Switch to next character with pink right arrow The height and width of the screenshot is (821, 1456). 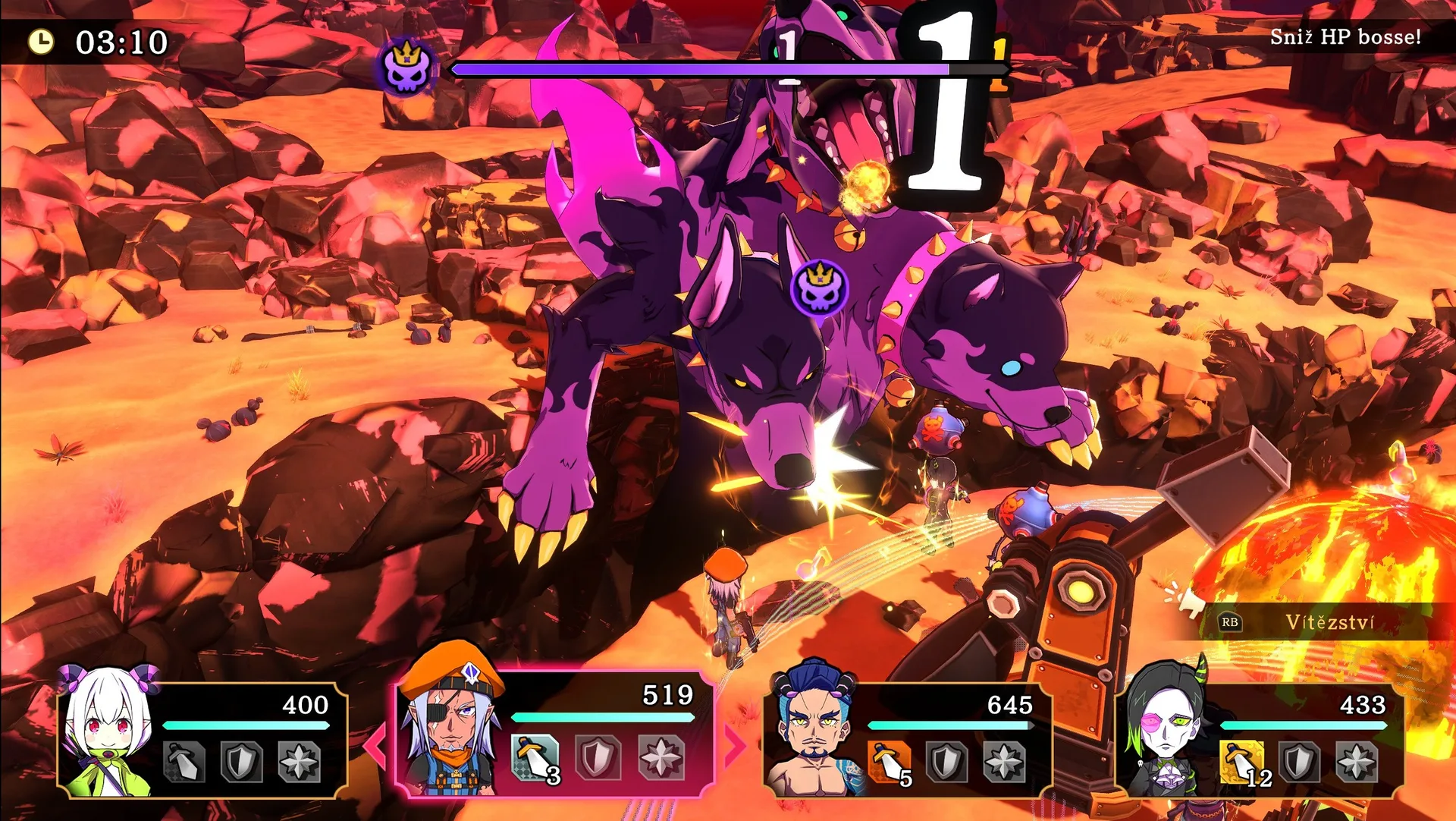[734, 744]
